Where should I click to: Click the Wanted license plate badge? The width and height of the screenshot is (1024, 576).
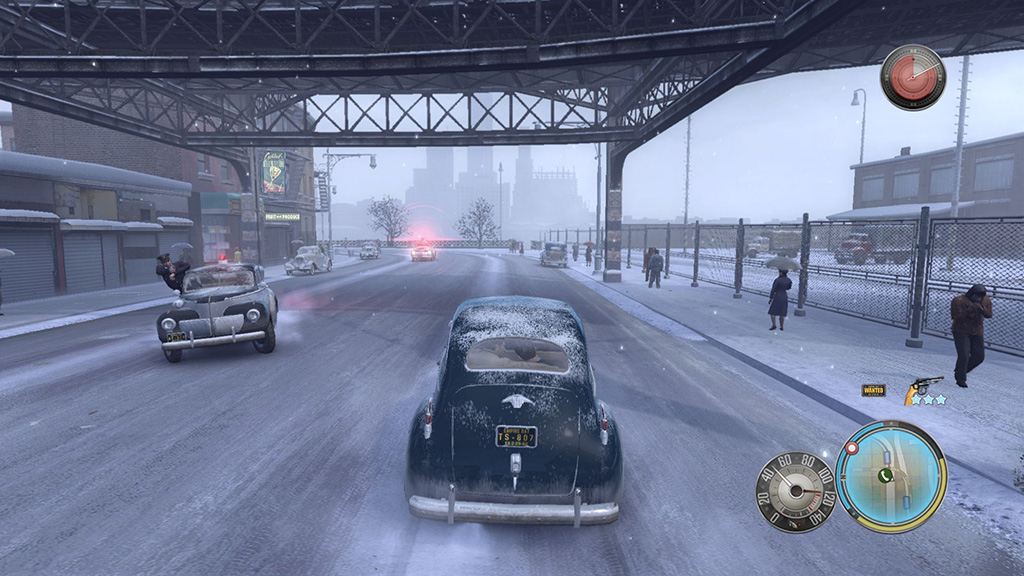pyautogui.click(x=873, y=390)
